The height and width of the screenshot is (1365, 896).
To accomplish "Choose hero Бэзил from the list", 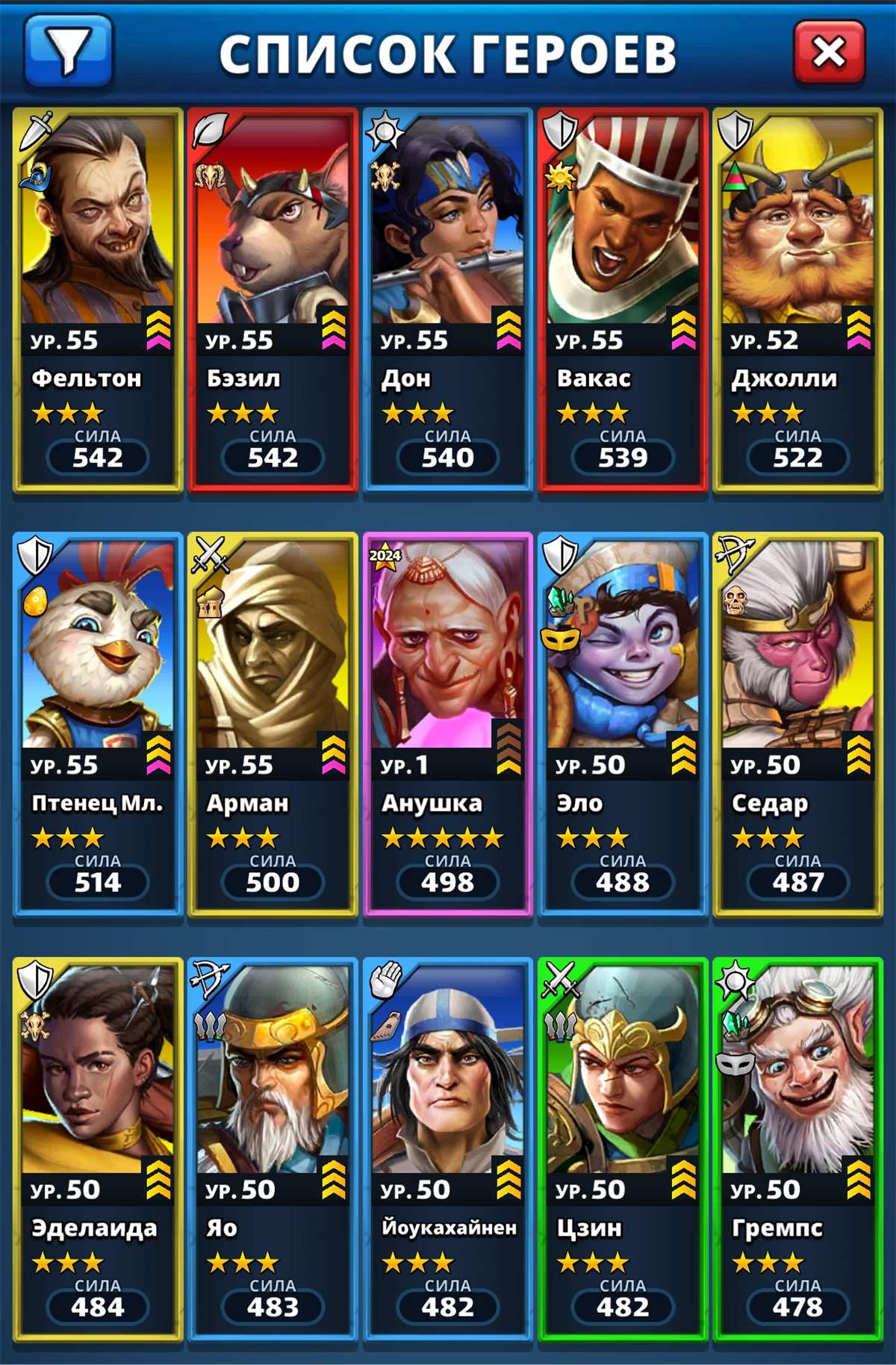I will tap(273, 299).
